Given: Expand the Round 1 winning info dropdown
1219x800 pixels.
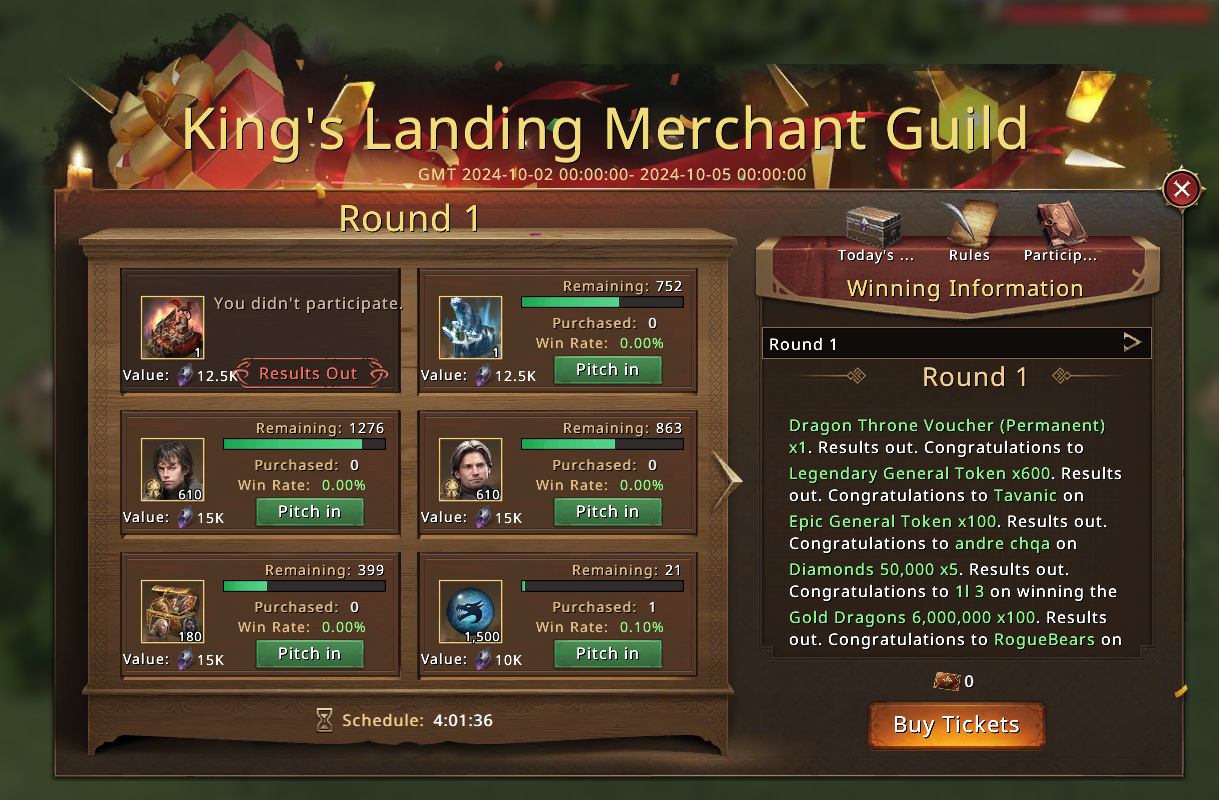Looking at the screenshot, I should tap(1131, 343).
